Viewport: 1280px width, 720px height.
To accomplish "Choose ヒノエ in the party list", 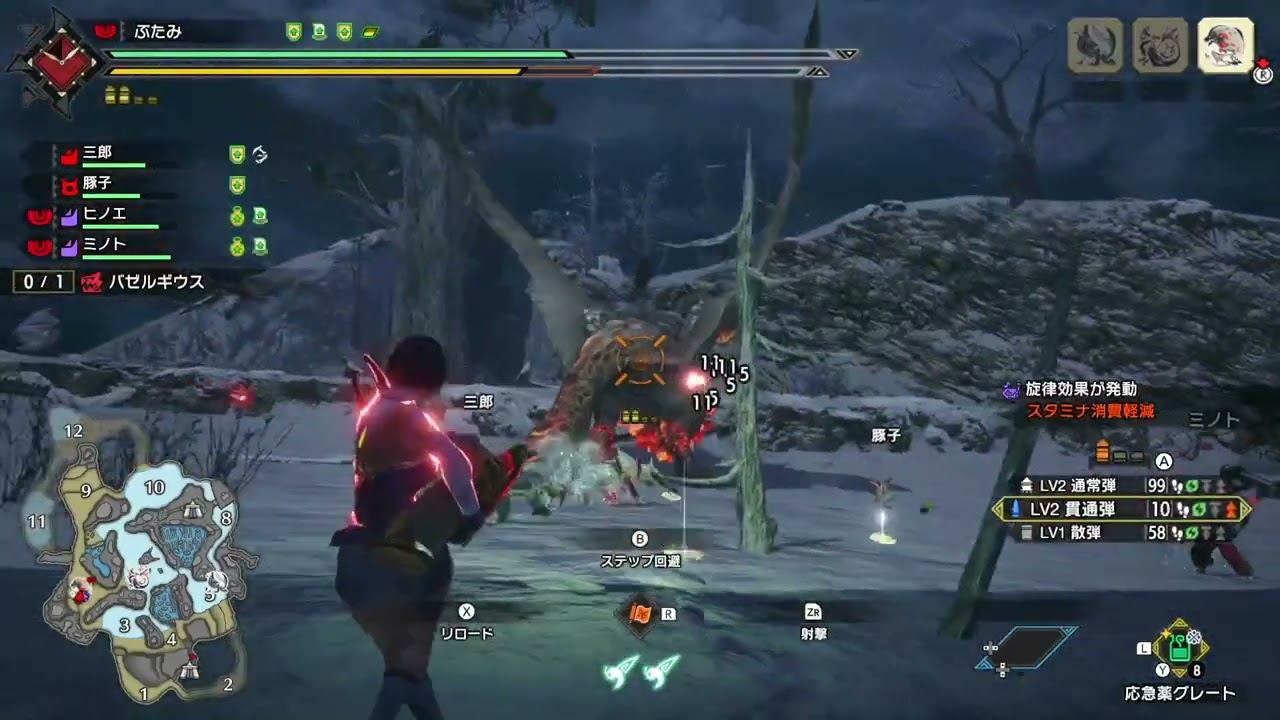I will pos(104,214).
